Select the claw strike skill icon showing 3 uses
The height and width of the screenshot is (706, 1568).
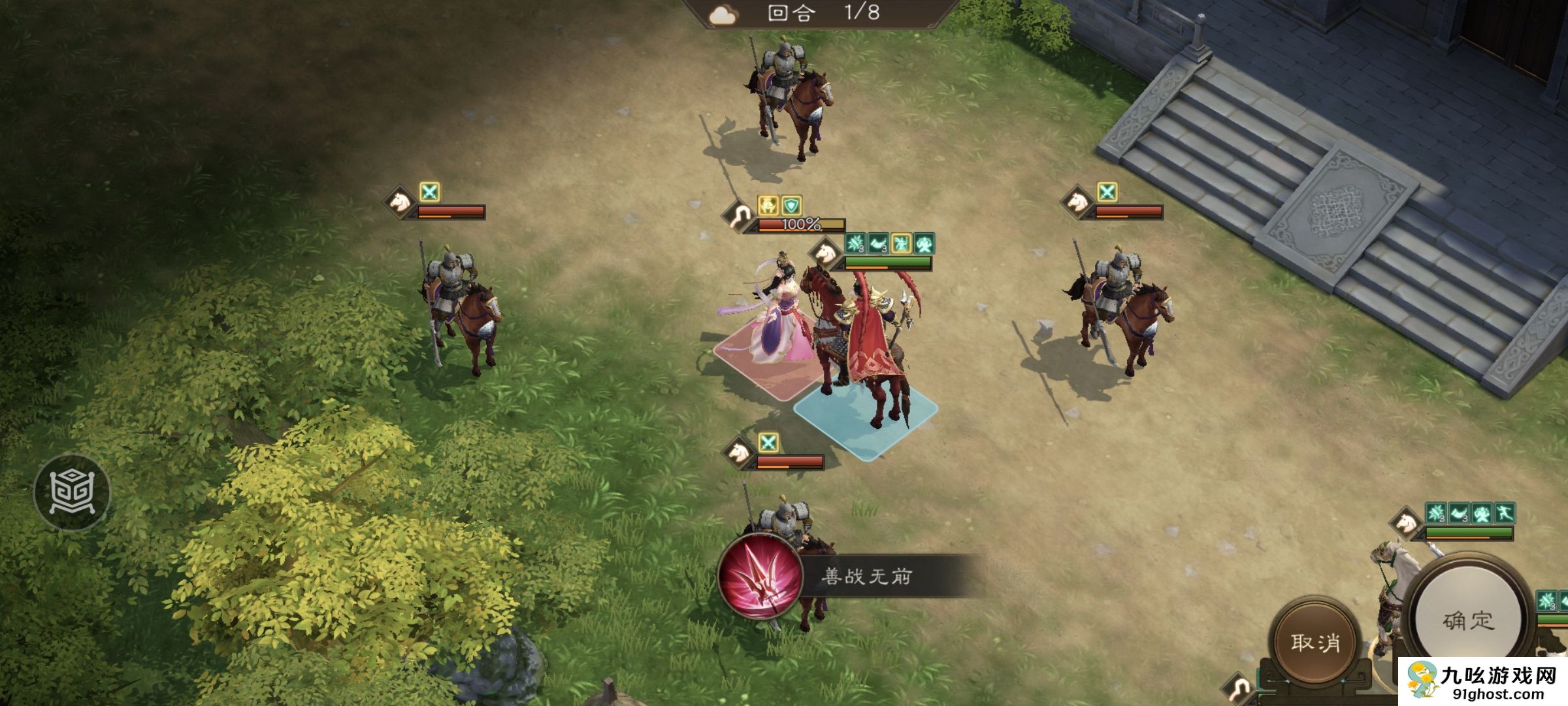tap(854, 244)
